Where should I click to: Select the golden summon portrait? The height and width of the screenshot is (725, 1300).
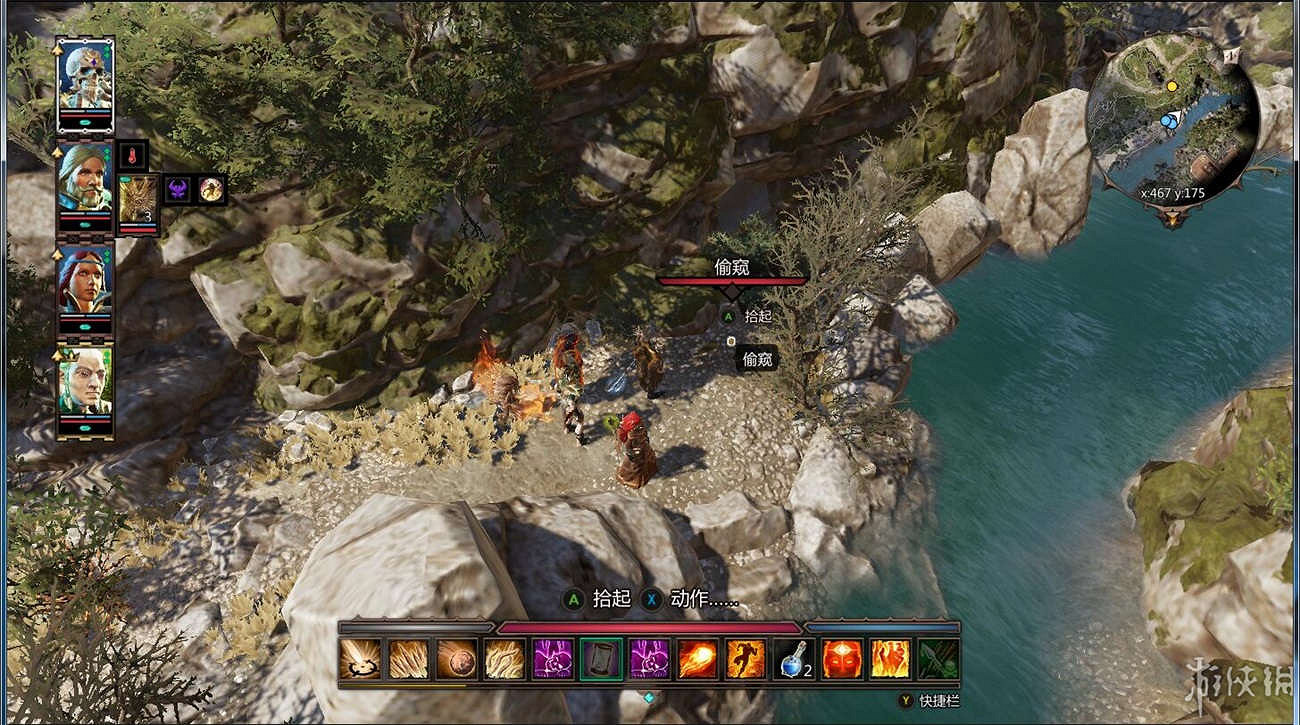pyautogui.click(x=138, y=200)
